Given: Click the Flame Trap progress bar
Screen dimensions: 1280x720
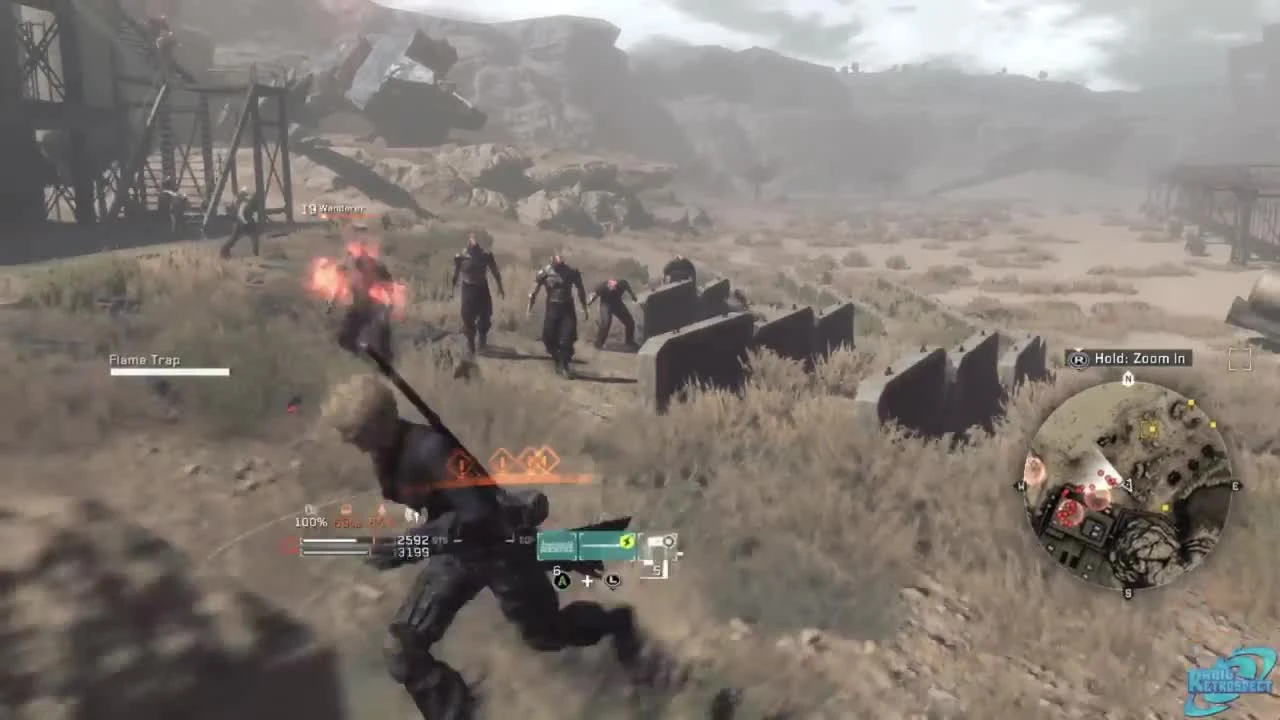Looking at the screenshot, I should pyautogui.click(x=168, y=373).
